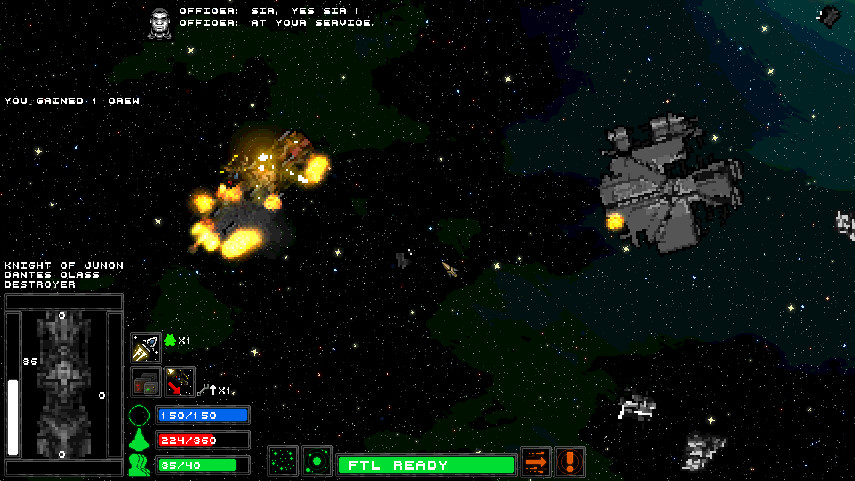Select the red arrow weapon icon
Image resolution: width=855 pixels, height=481 pixels.
click(180, 382)
